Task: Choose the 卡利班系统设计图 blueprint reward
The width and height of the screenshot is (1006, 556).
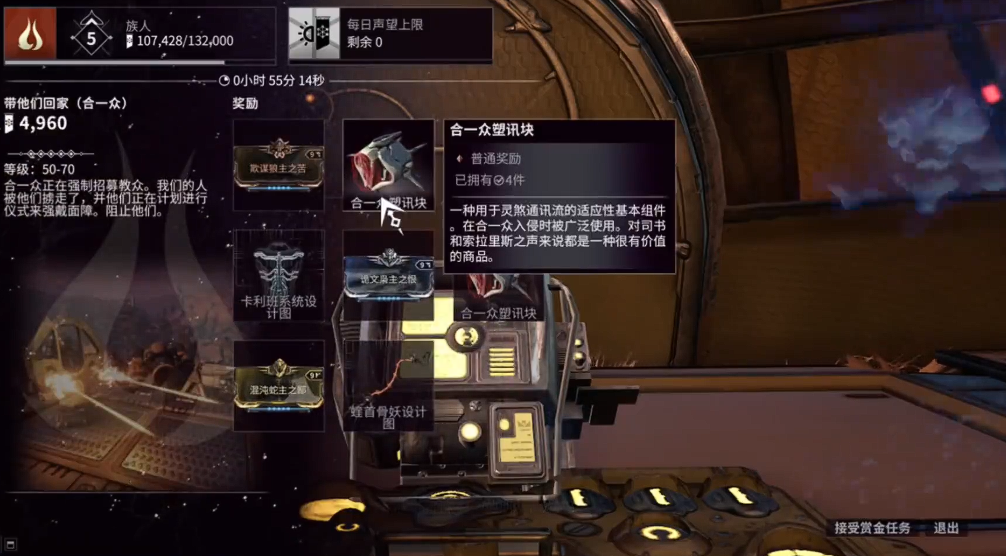Action: coord(278,275)
